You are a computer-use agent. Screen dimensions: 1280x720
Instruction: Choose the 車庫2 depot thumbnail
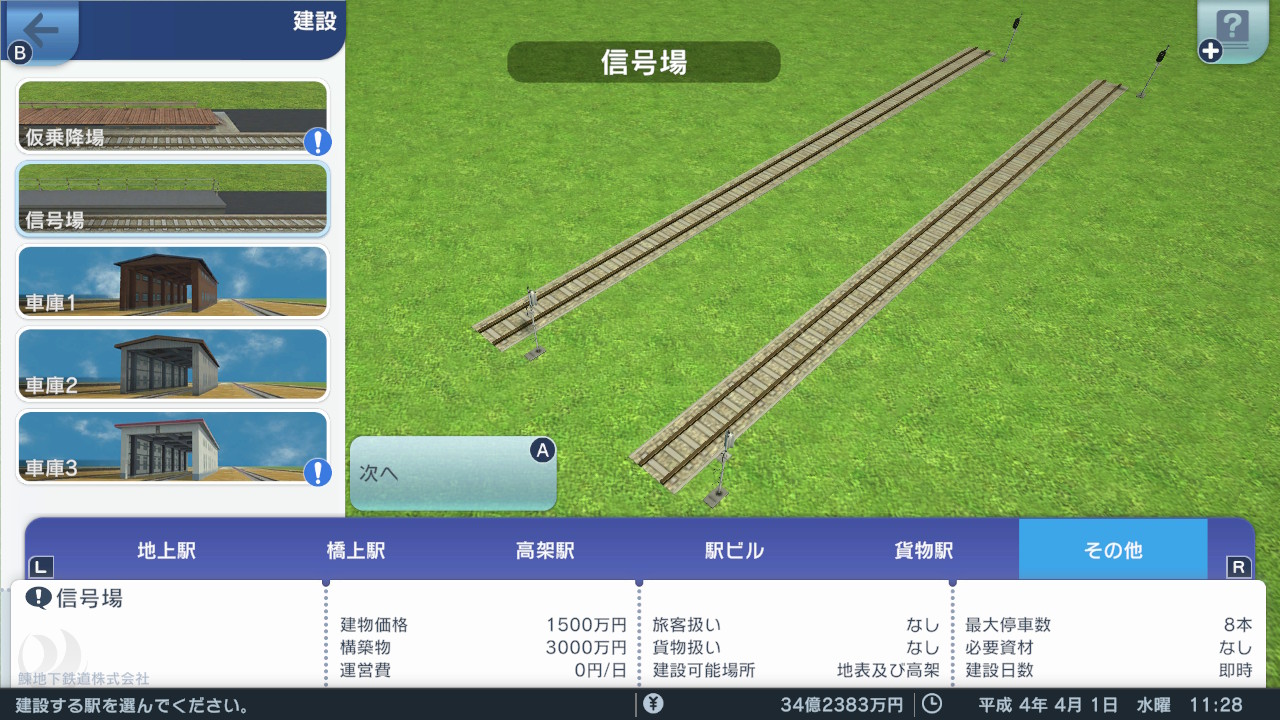pyautogui.click(x=170, y=364)
